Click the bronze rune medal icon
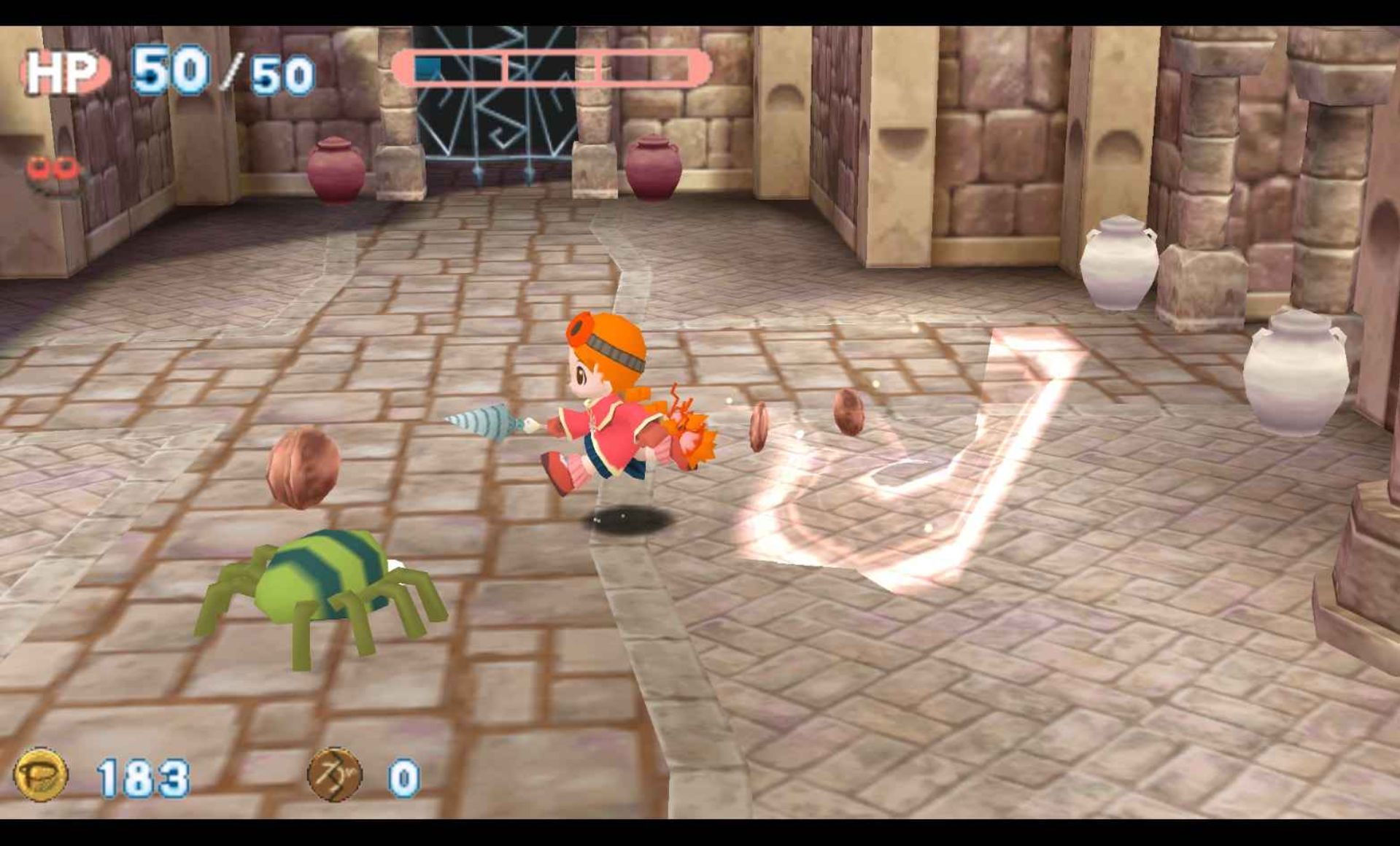 [x=334, y=775]
